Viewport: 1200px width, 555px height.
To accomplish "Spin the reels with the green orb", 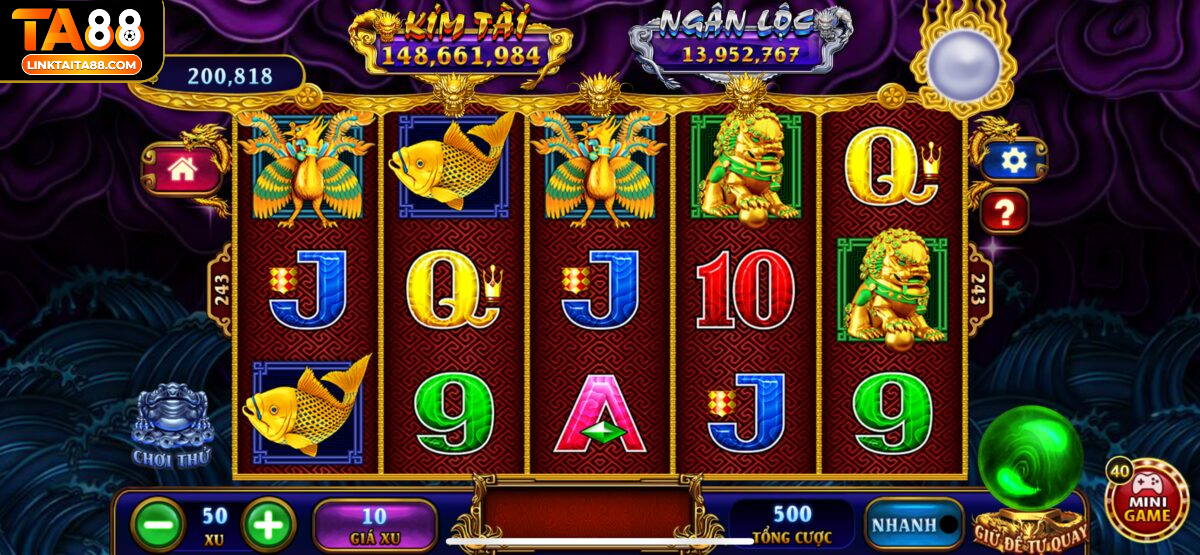I will pos(1029,461).
